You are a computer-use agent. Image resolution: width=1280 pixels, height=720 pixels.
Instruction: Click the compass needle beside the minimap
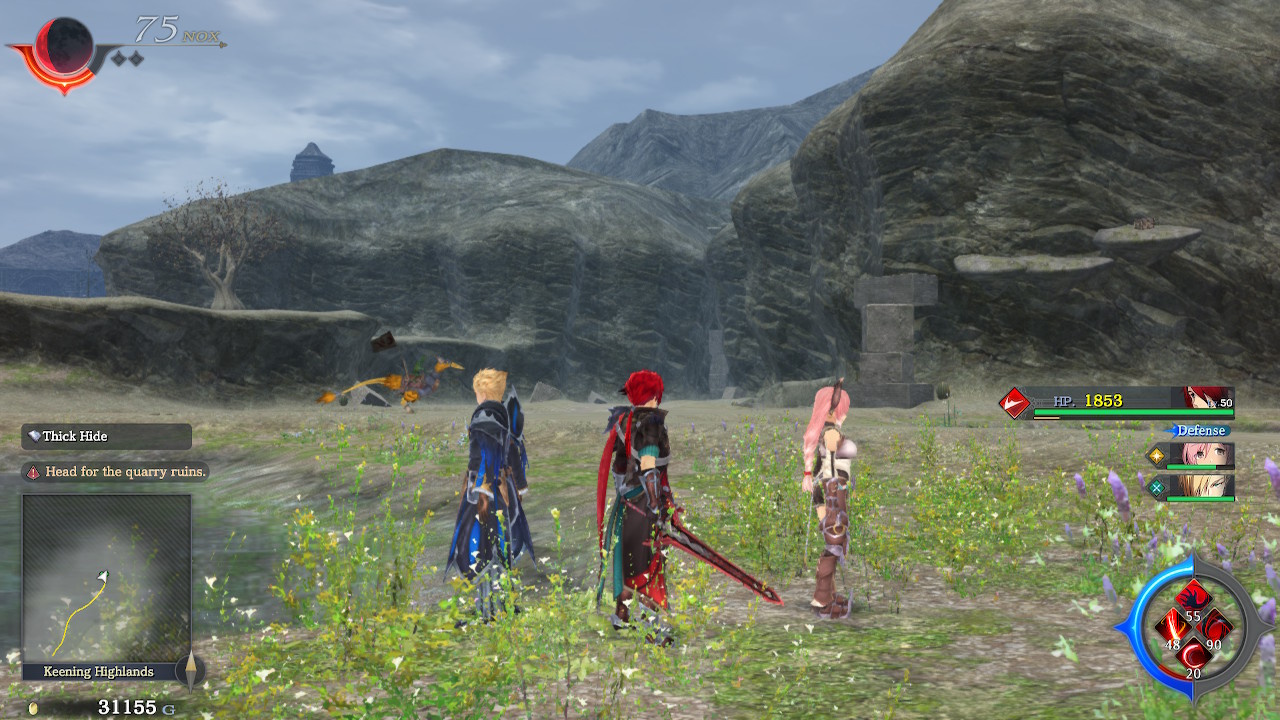[x=190, y=670]
